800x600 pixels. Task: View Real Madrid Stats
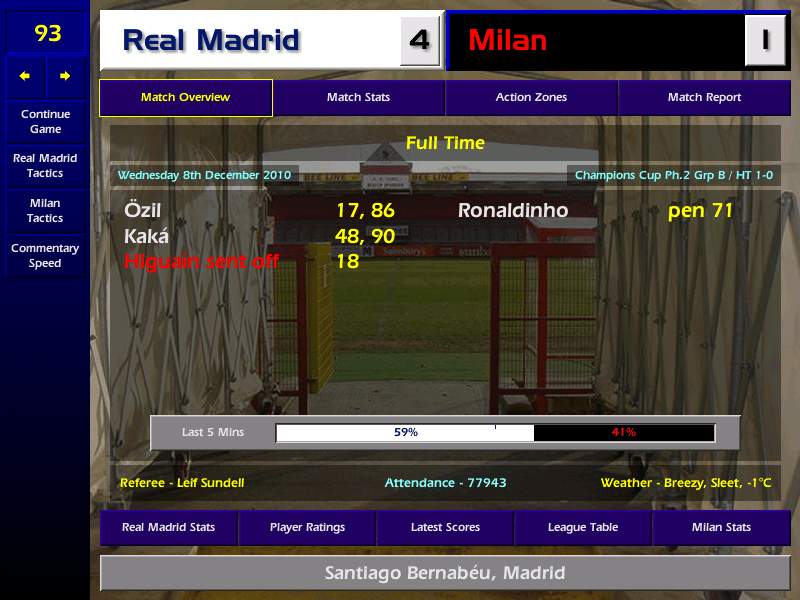click(169, 527)
